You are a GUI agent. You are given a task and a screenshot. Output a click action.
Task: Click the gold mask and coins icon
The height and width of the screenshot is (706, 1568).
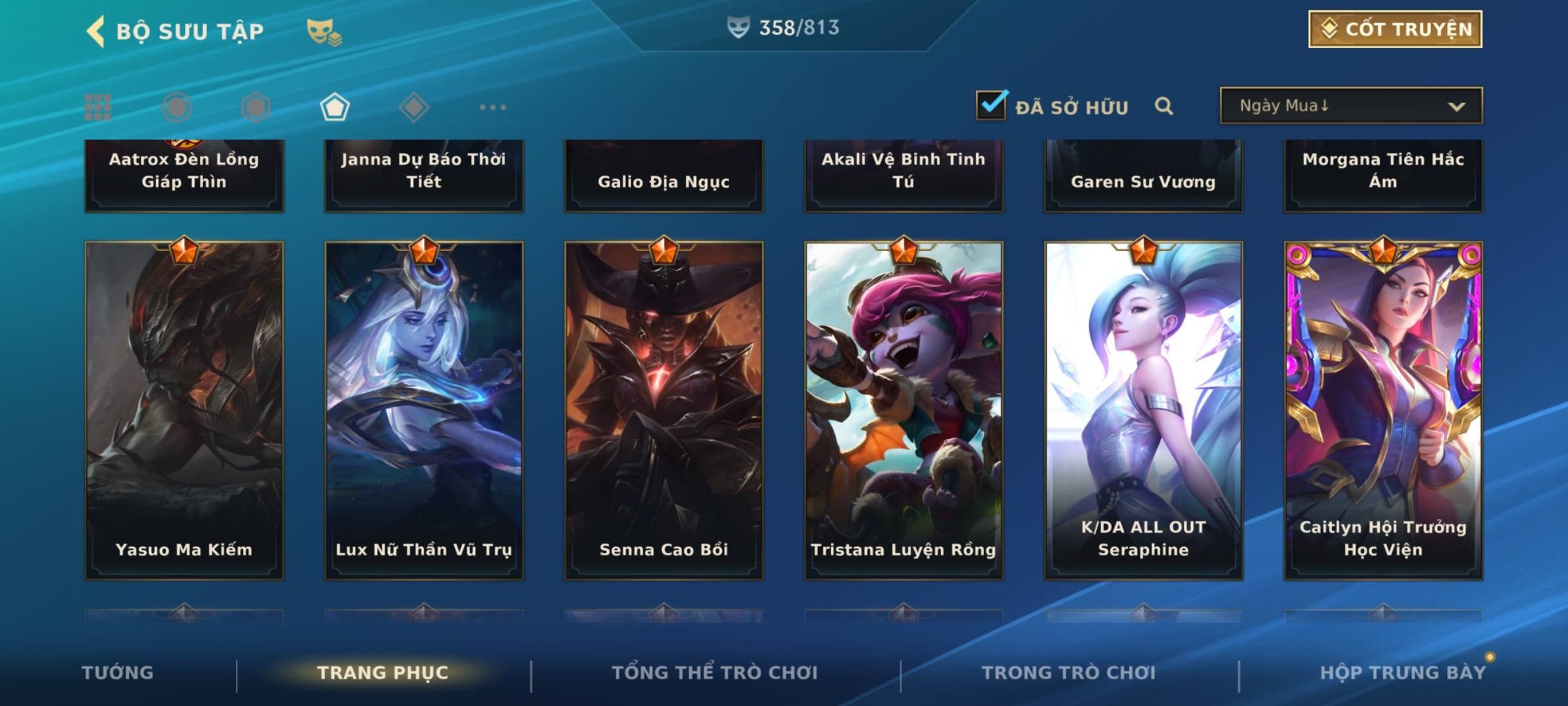[x=324, y=31]
